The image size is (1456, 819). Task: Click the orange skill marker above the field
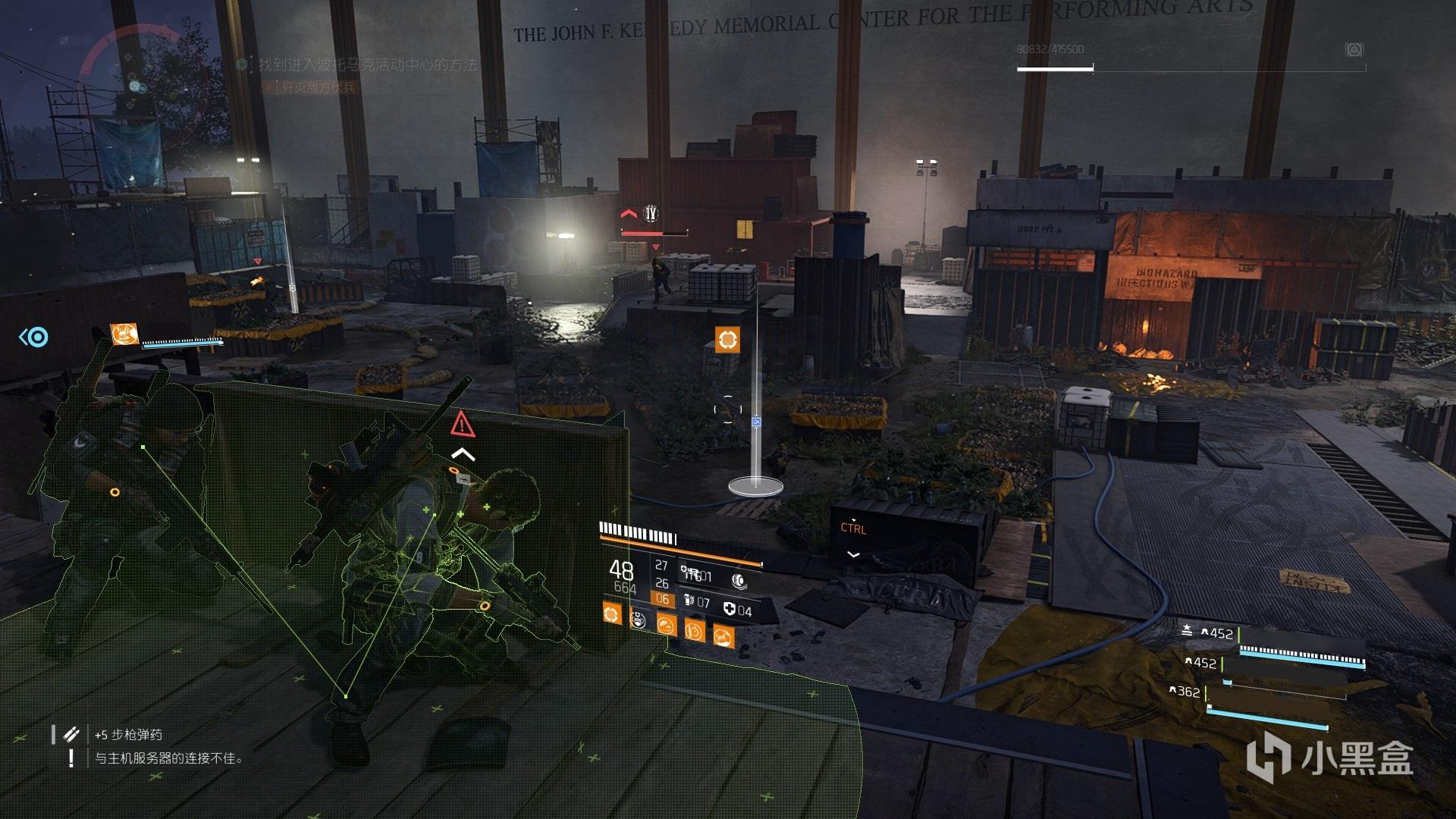[x=726, y=339]
